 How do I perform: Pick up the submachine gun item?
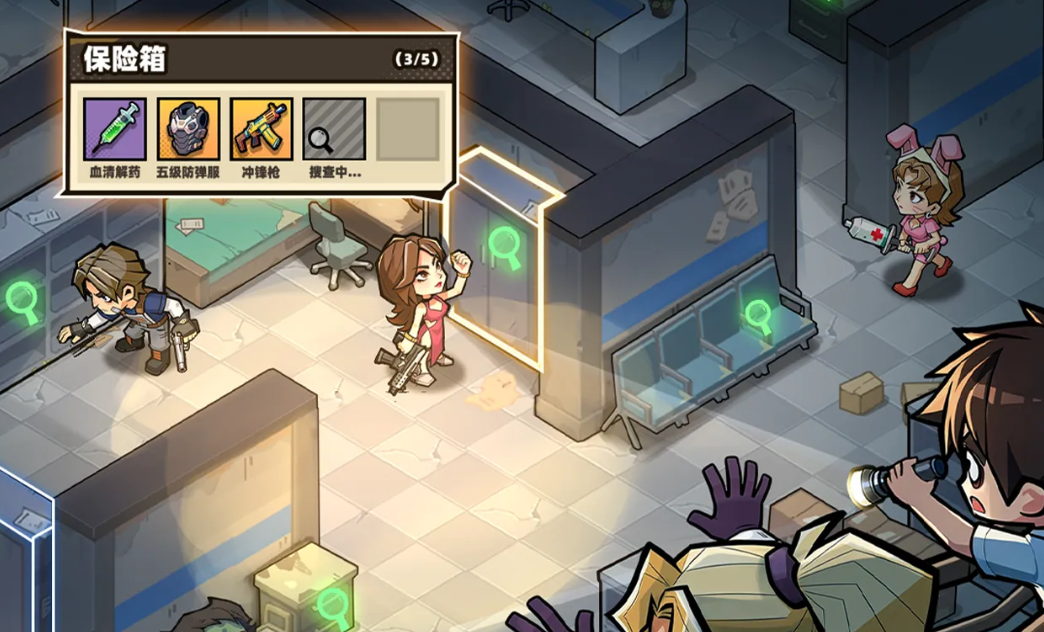pos(261,129)
